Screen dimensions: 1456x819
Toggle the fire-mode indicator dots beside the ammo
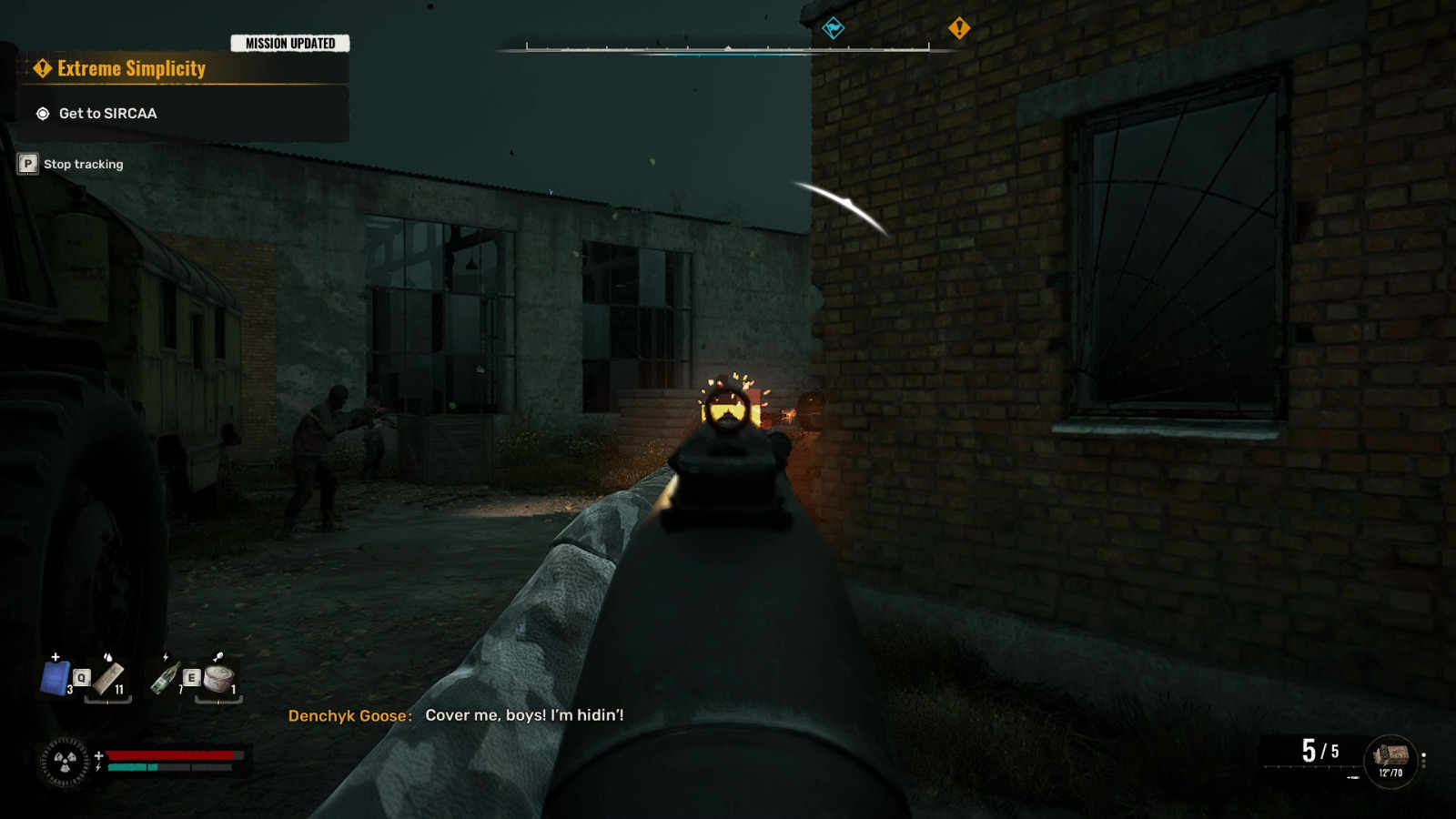(1424, 758)
